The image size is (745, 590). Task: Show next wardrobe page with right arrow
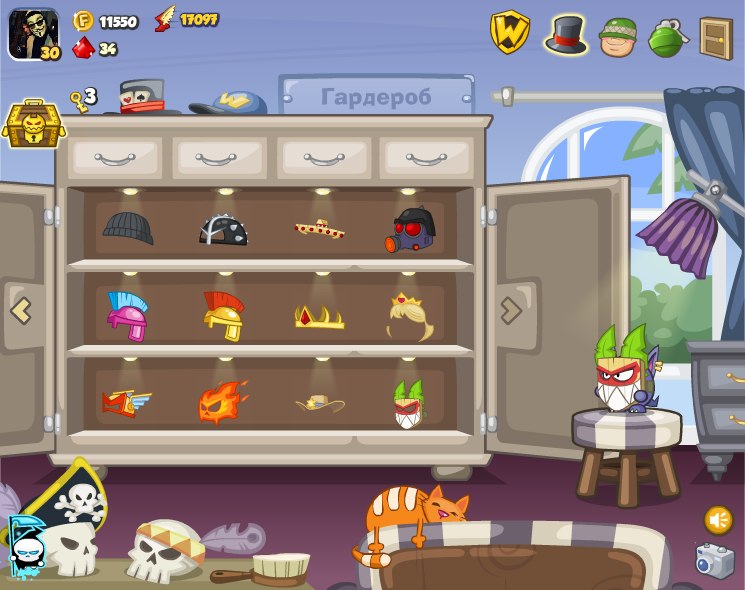(x=511, y=311)
